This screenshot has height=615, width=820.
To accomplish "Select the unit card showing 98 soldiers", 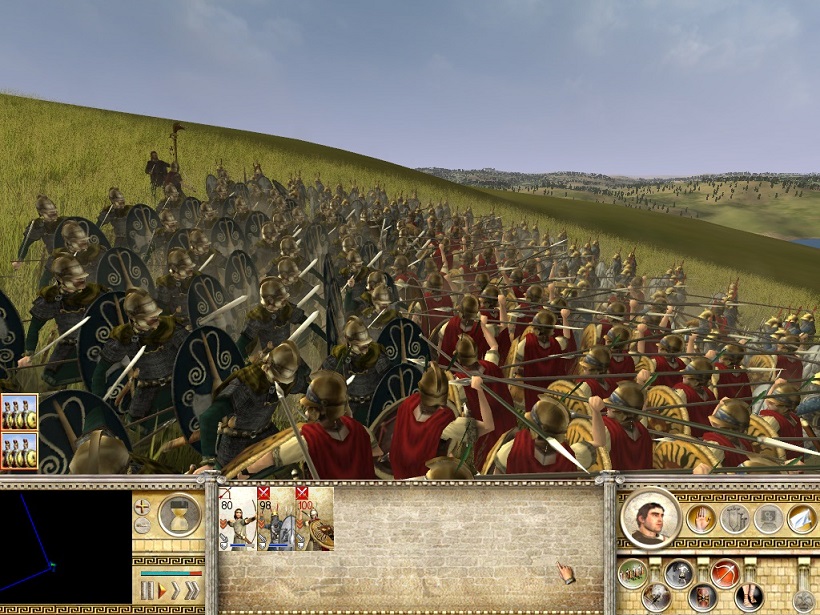I will (276, 518).
